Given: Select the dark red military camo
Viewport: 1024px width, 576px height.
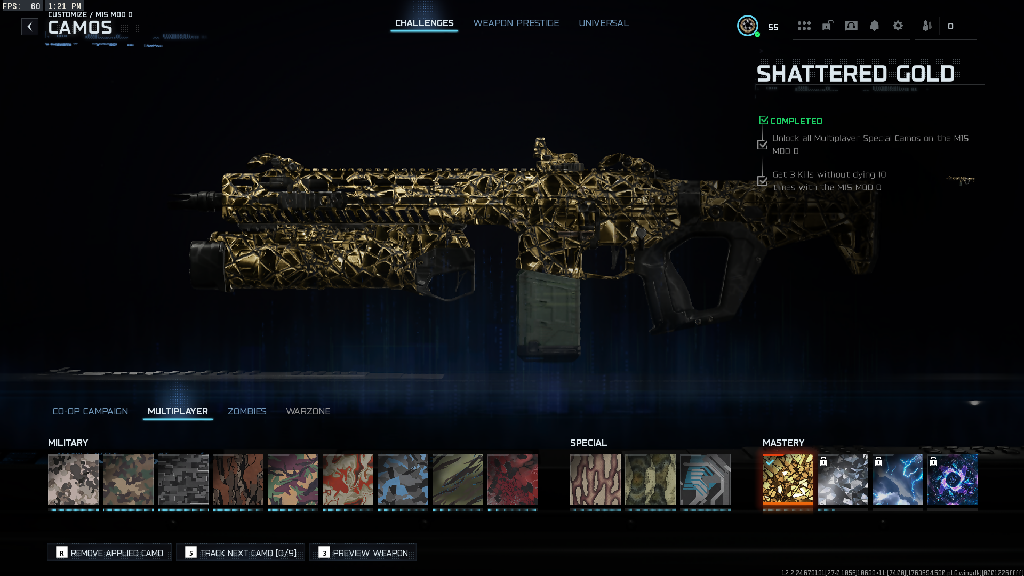Looking at the screenshot, I should point(512,480).
